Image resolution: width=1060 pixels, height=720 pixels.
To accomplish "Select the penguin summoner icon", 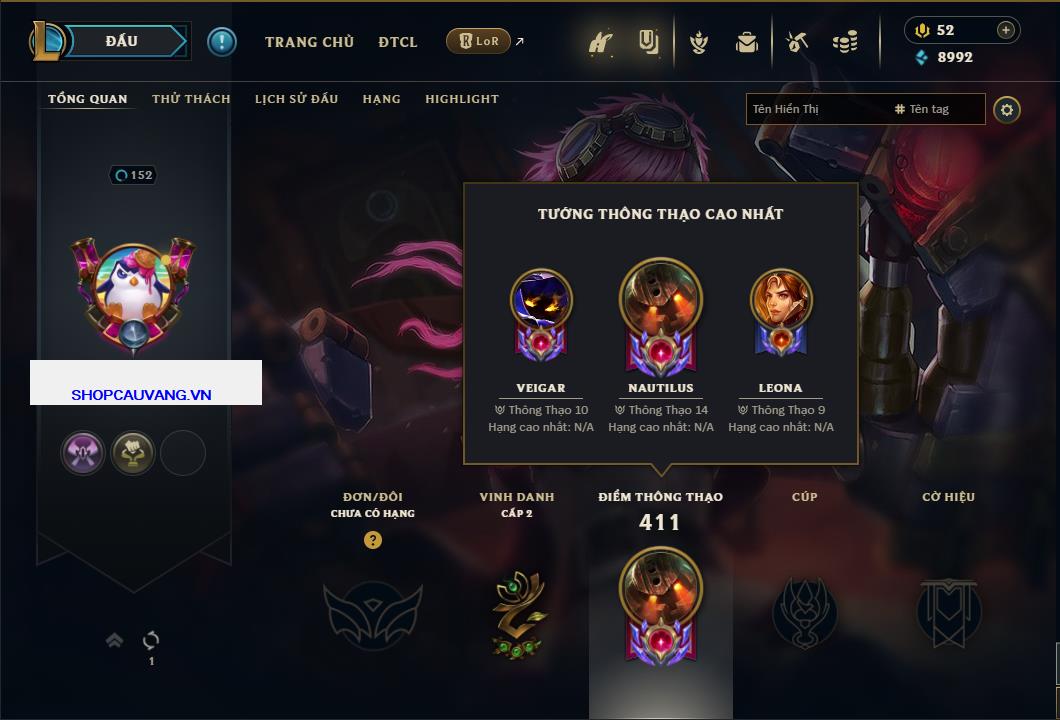I will (133, 291).
